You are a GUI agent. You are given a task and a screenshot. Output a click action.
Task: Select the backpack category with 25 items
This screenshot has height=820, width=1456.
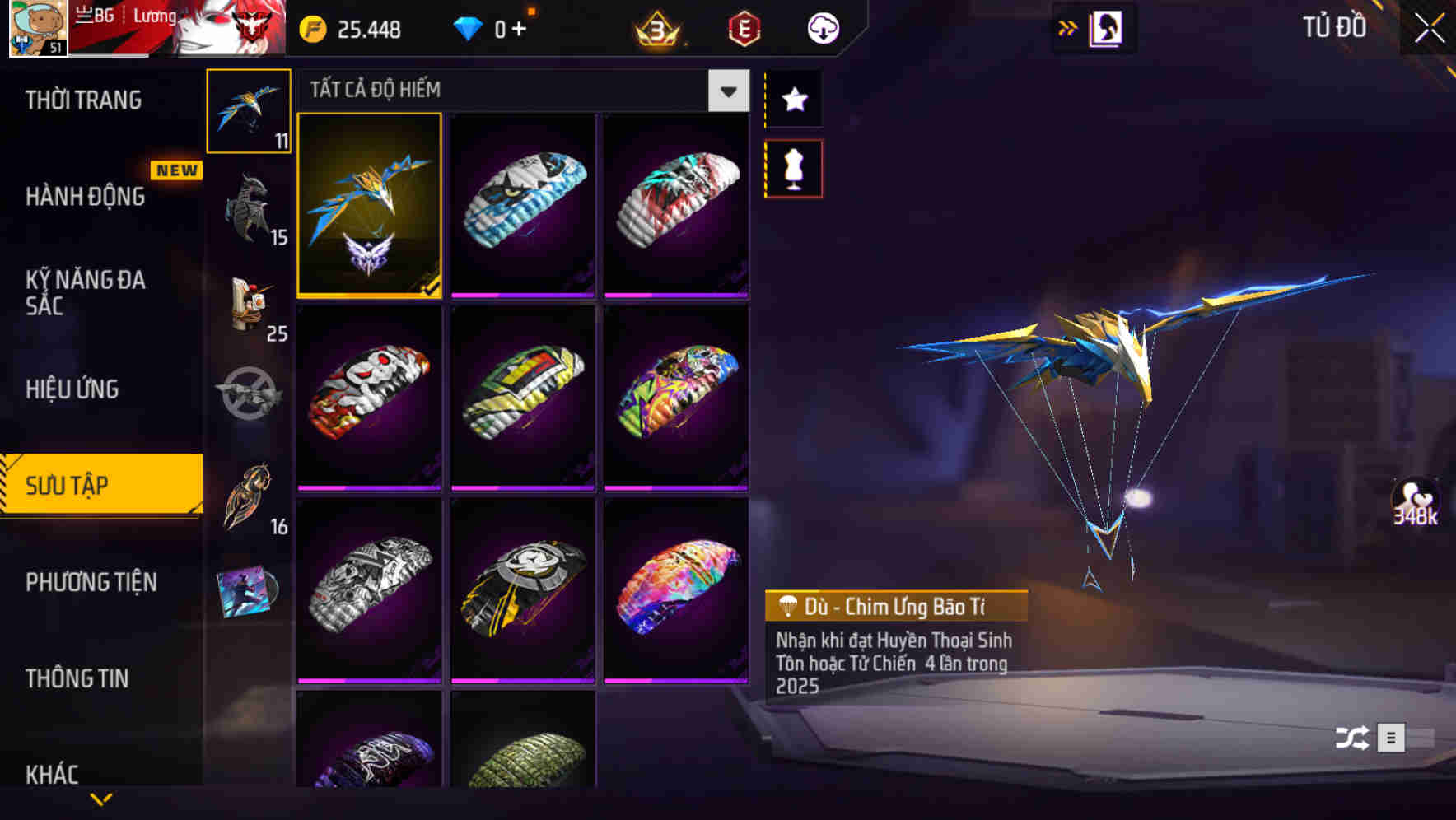point(250,306)
